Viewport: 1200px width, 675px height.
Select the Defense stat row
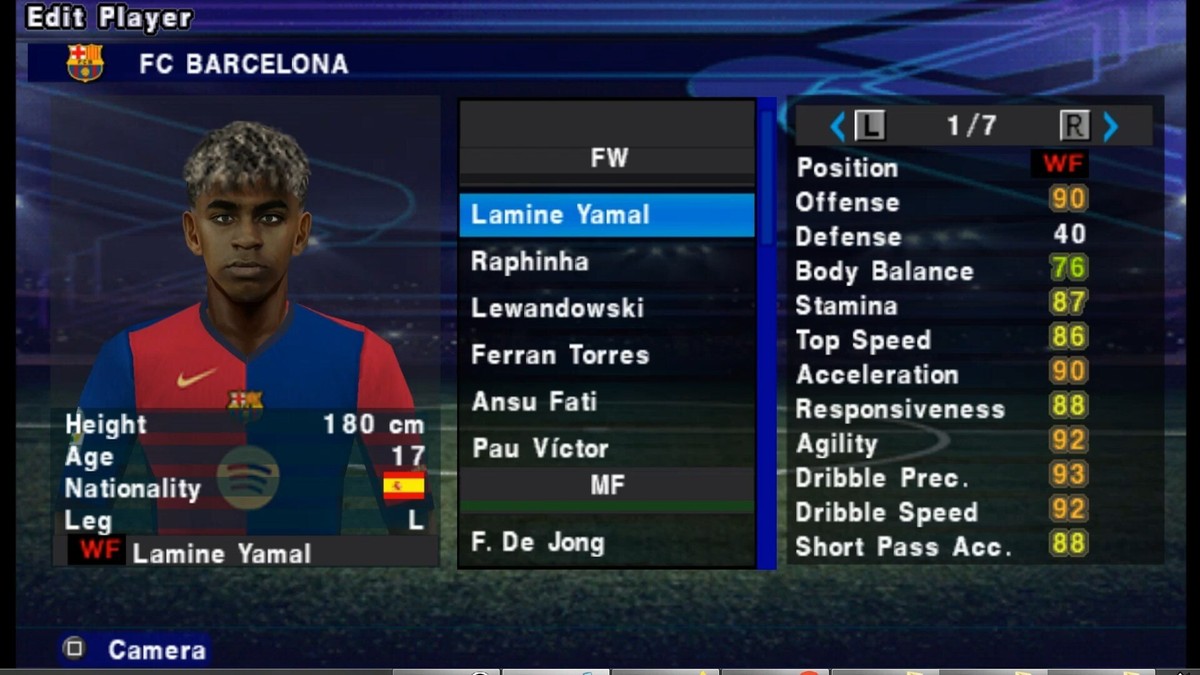pos(940,236)
